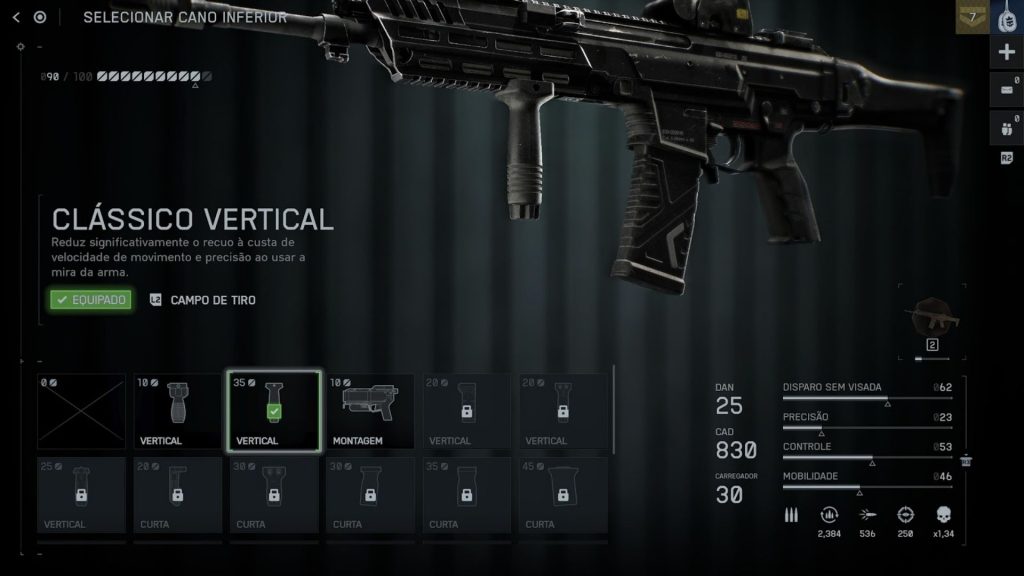This screenshot has height=576, width=1024.
Task: Select the empty no-underbarrel slot
Action: [82, 411]
